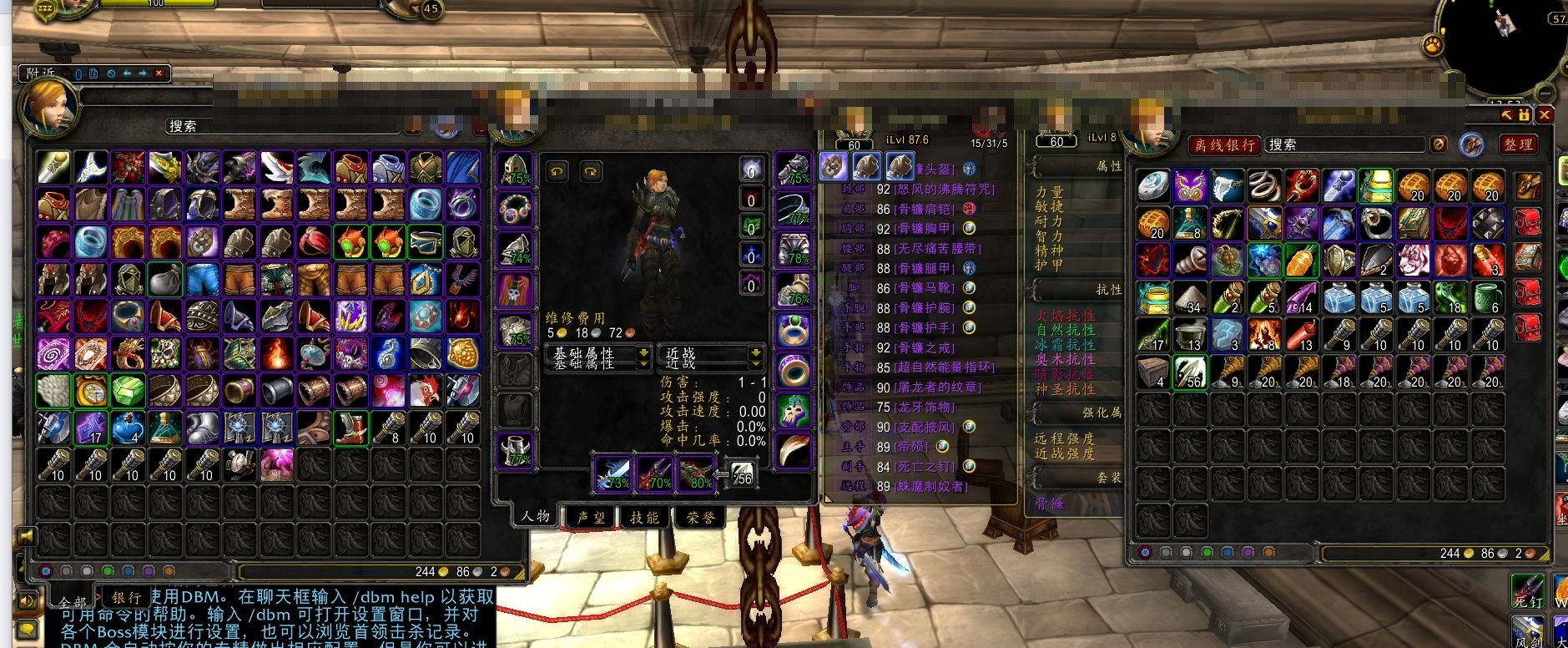Click the helmet equipment slot at 75%
This screenshot has width=1568, height=648.
point(516,170)
